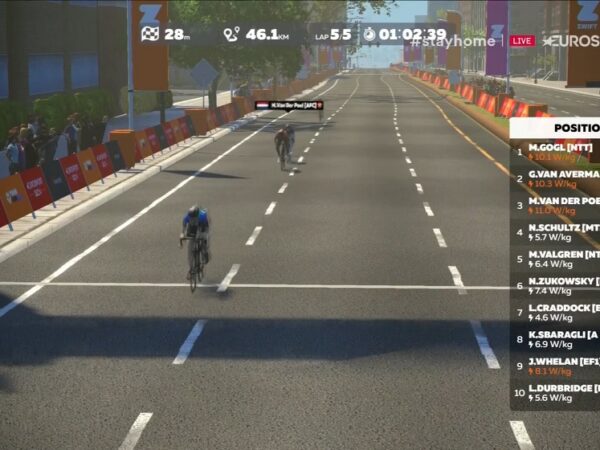Choose G.Van Avermaet's leaderboard row
600x450 pixels.
[x=560, y=178]
